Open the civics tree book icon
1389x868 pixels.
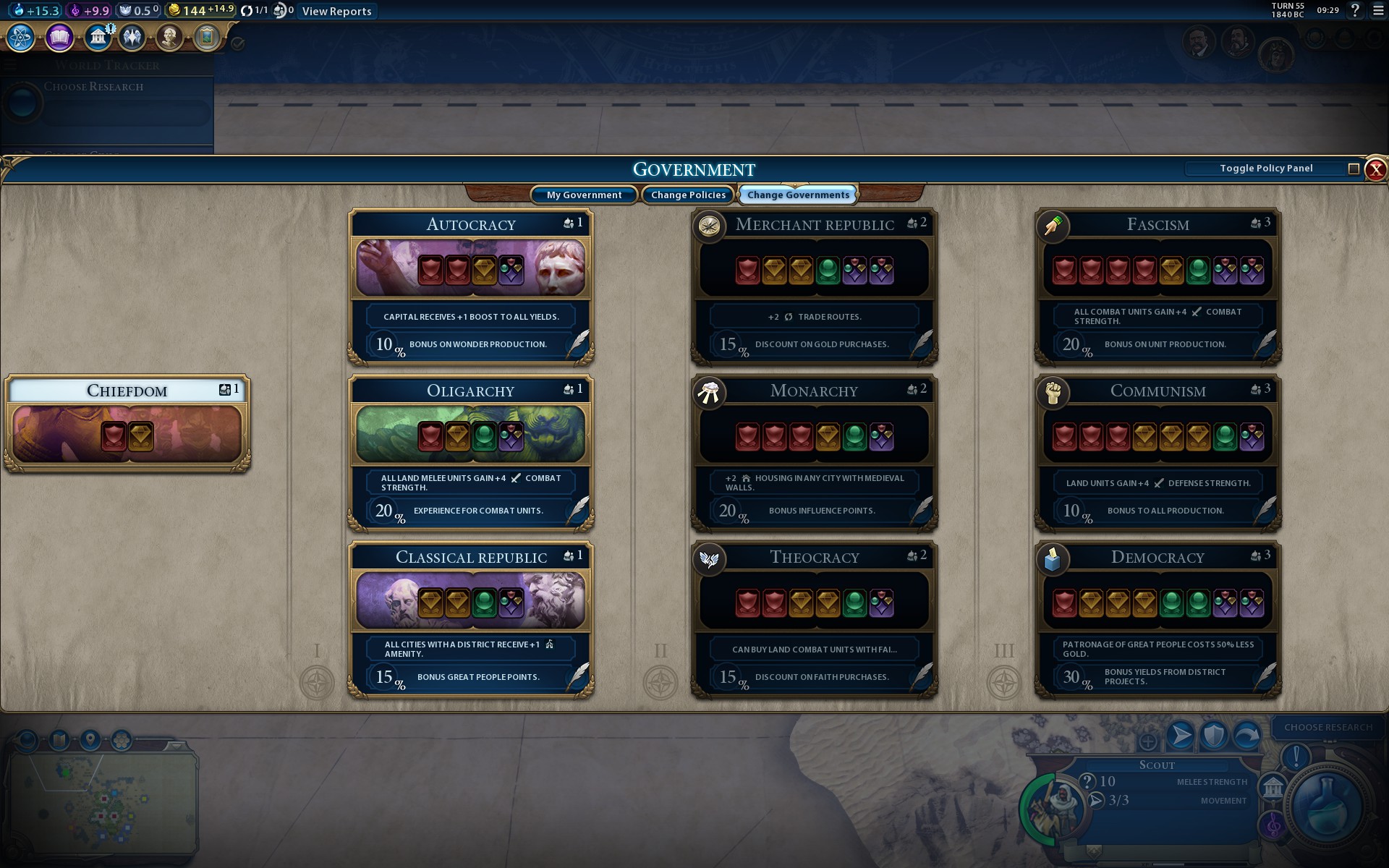59,37
